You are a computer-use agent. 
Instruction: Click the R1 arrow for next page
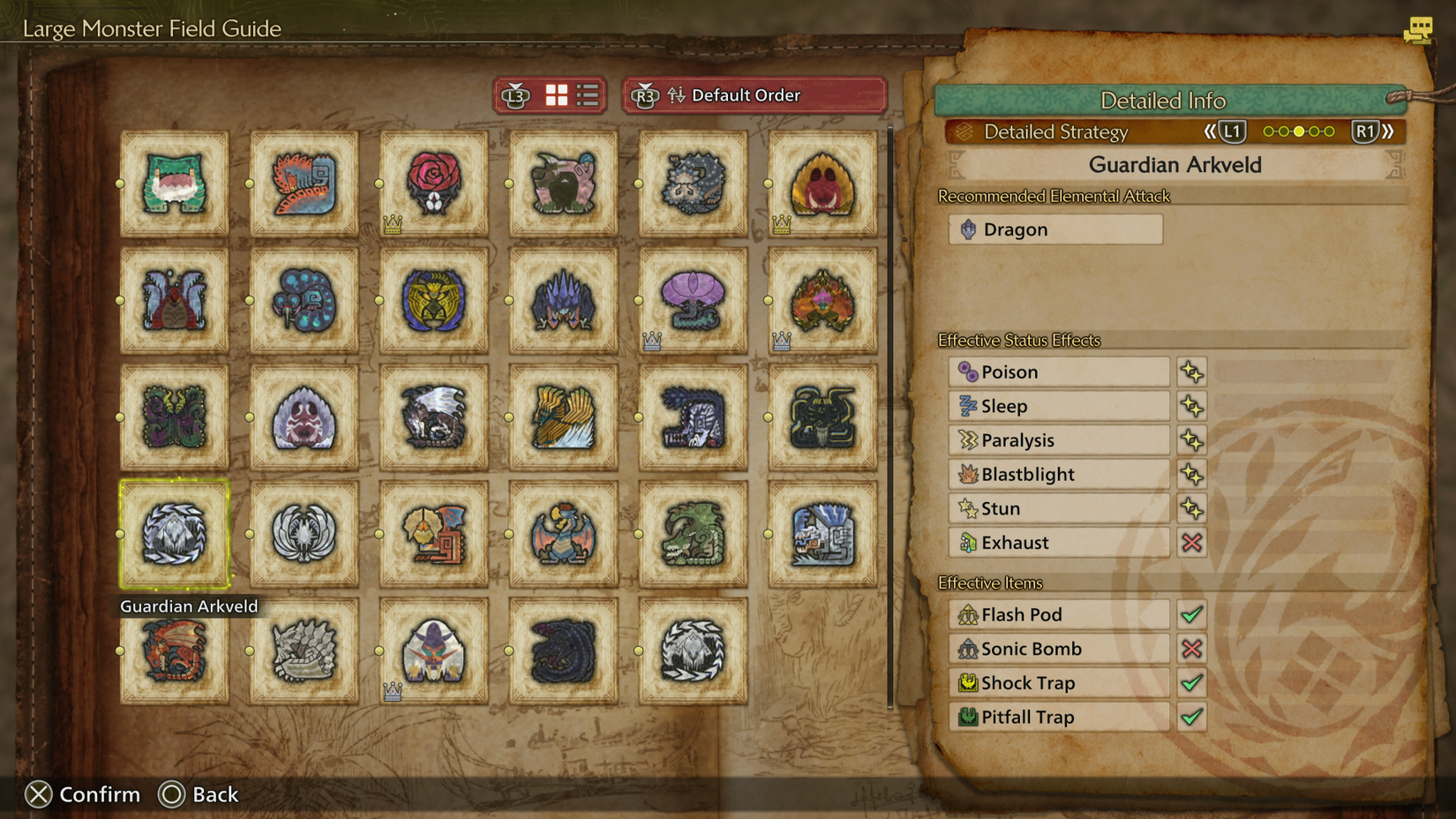[x=1367, y=131]
